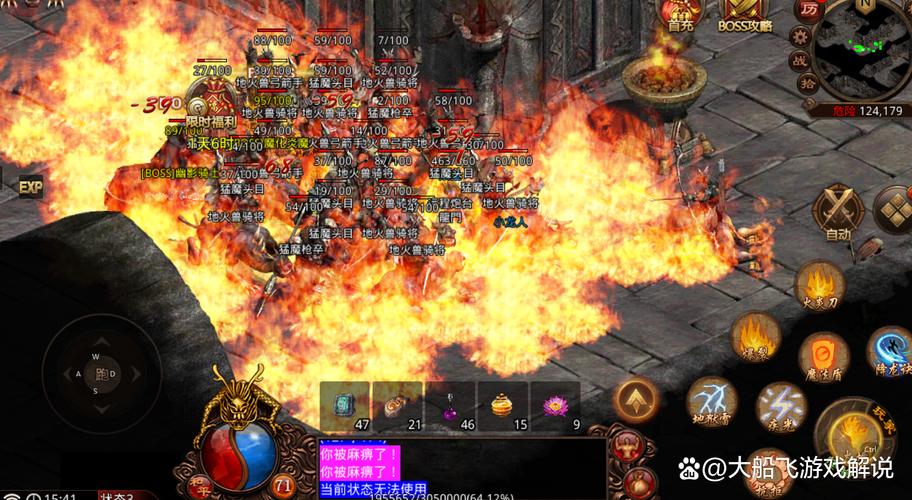Use the golden jar item with 15

pyautogui.click(x=502, y=406)
